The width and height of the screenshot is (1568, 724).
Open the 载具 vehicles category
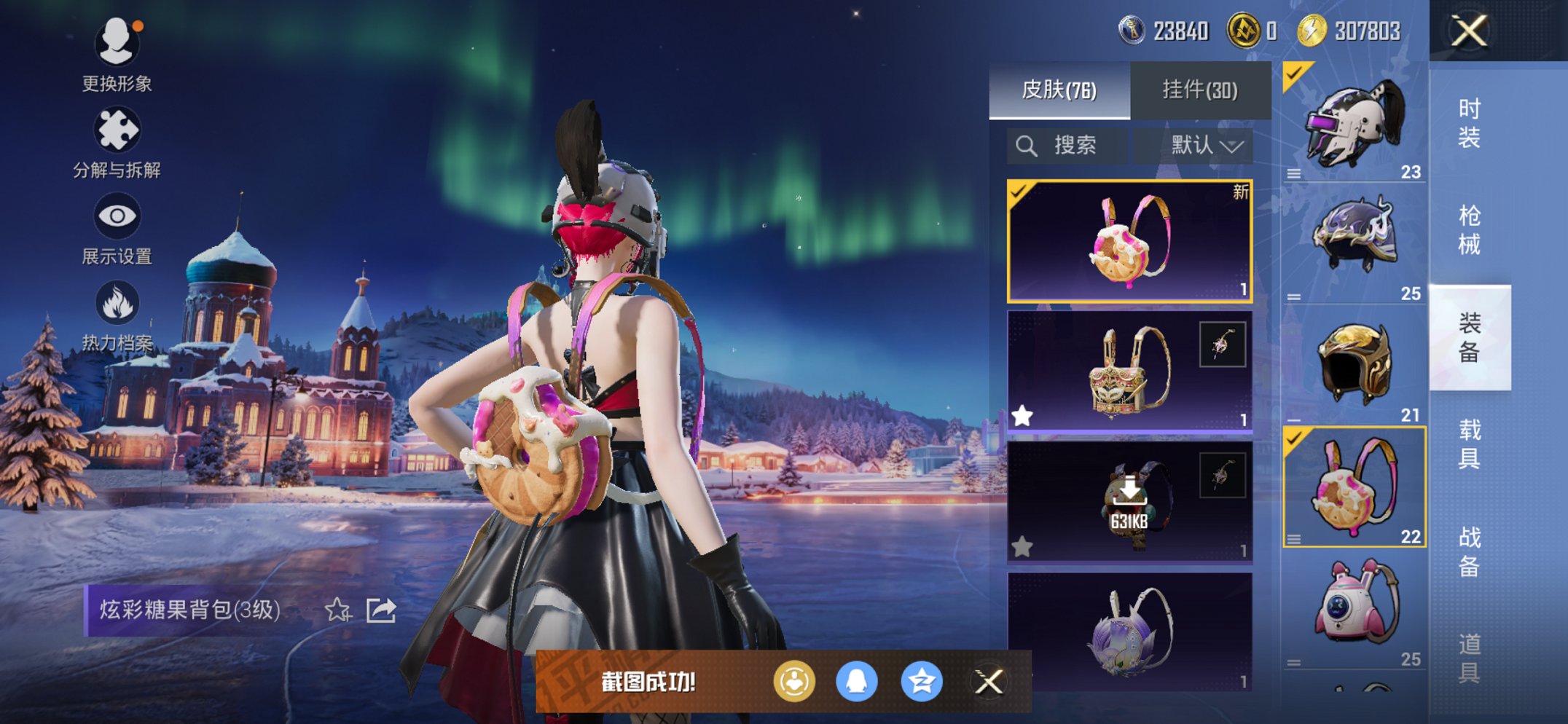pyautogui.click(x=1469, y=444)
